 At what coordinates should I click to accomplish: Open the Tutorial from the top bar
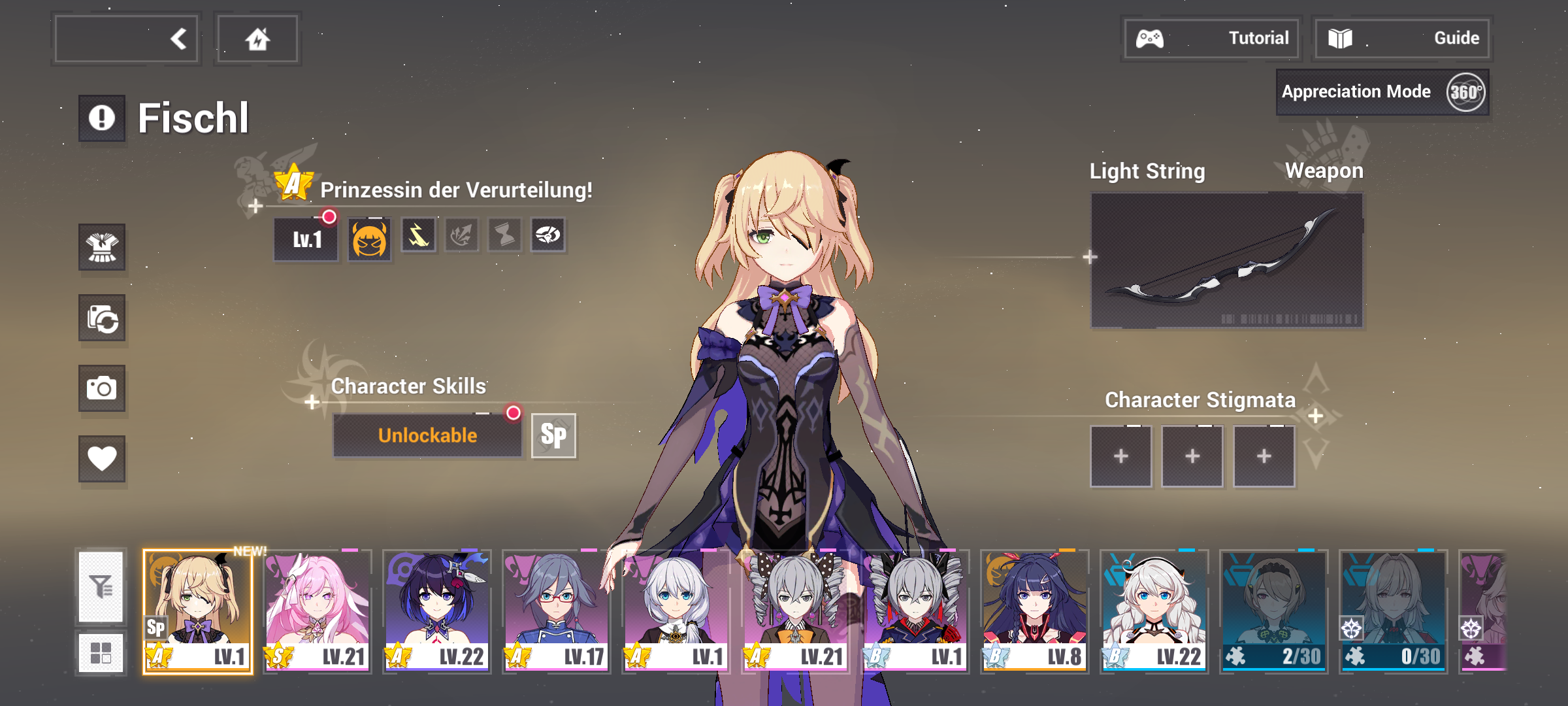coord(1212,37)
